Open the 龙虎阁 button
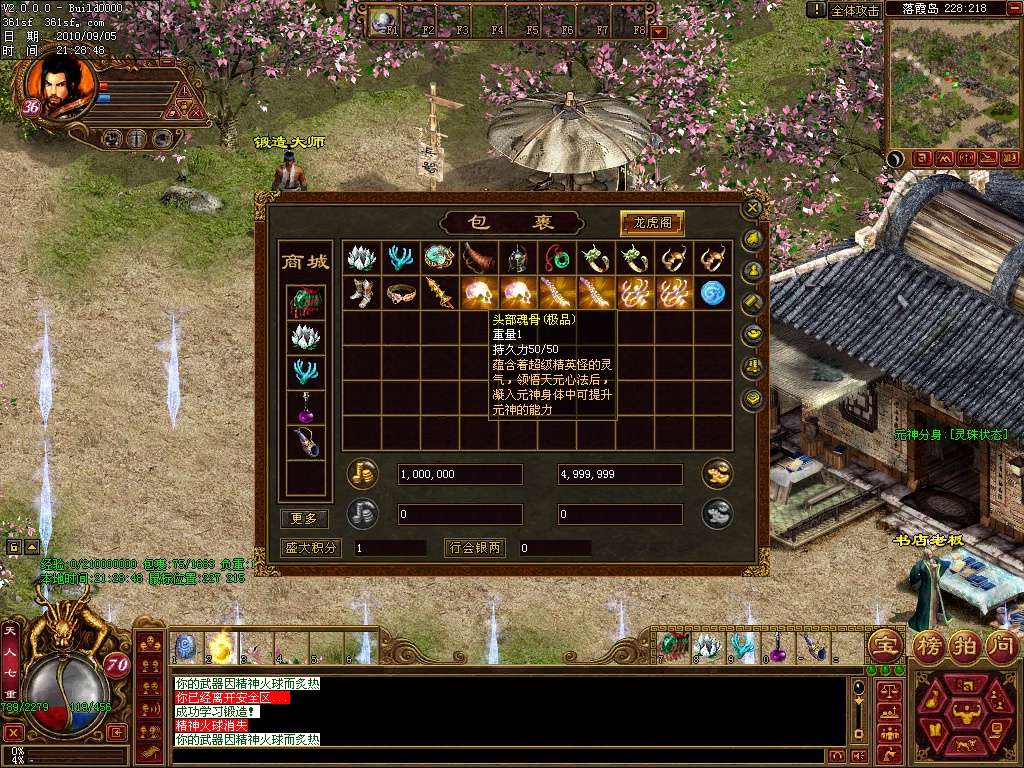The width and height of the screenshot is (1024, 768). tap(652, 223)
